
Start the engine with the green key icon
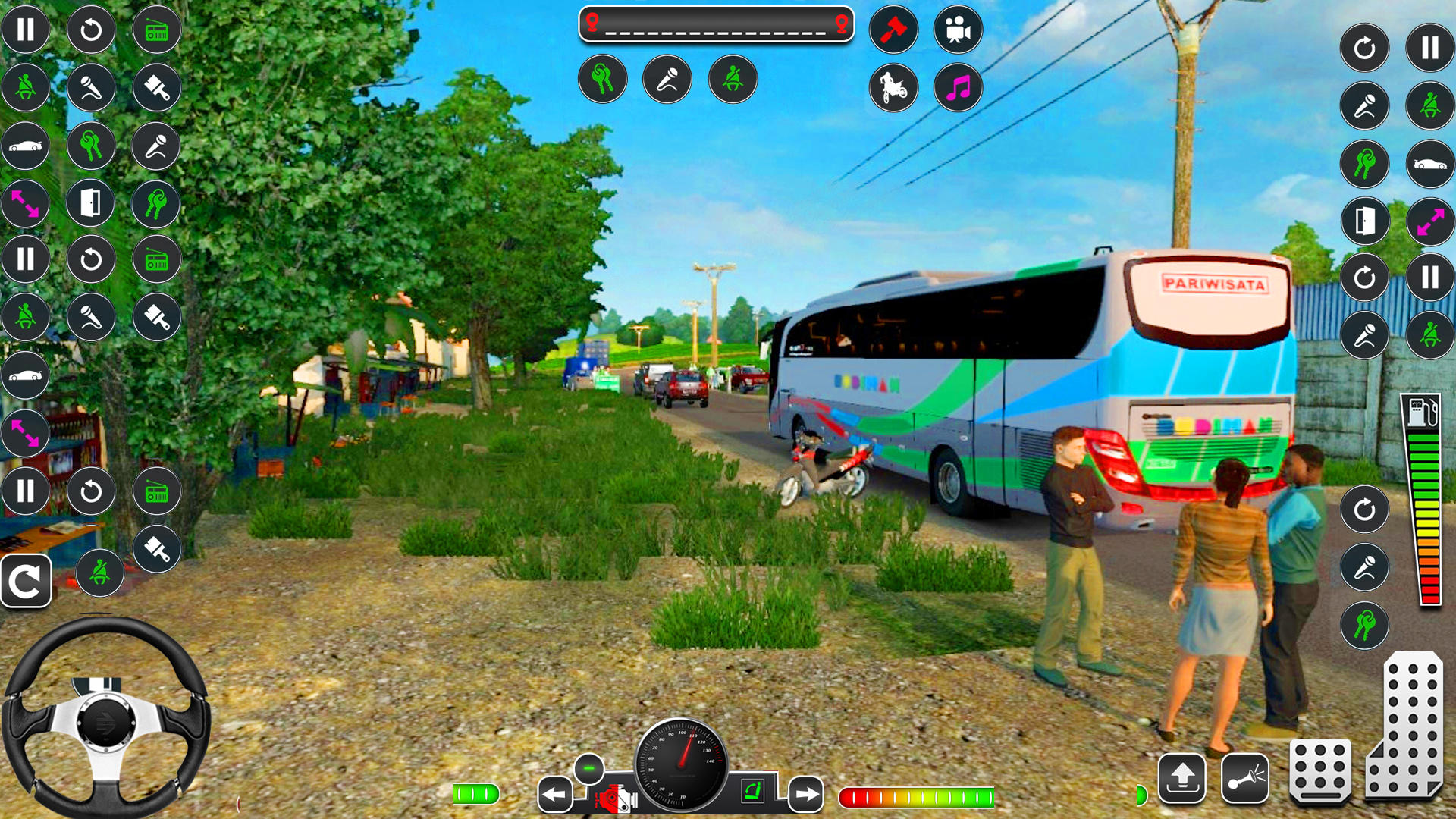pyautogui.click(x=602, y=80)
